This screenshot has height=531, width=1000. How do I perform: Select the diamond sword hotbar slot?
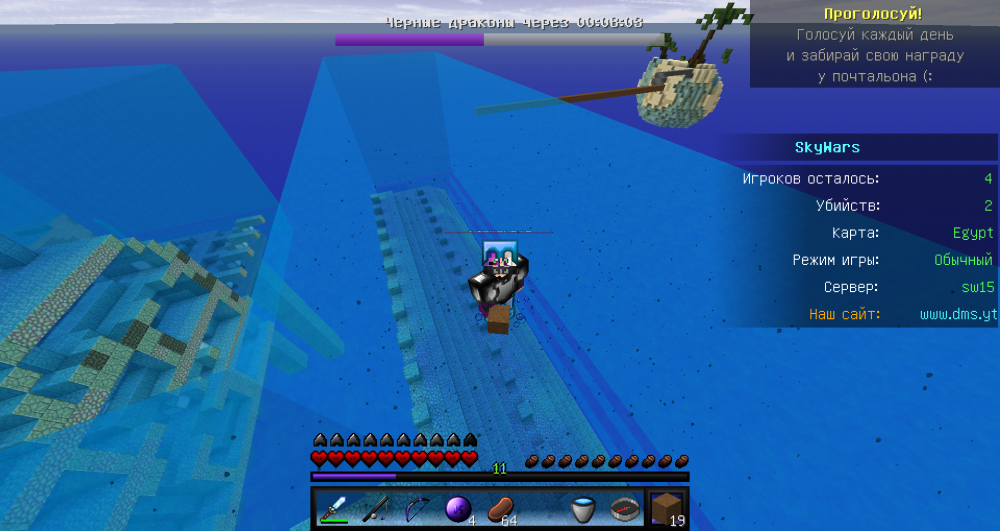(x=333, y=509)
